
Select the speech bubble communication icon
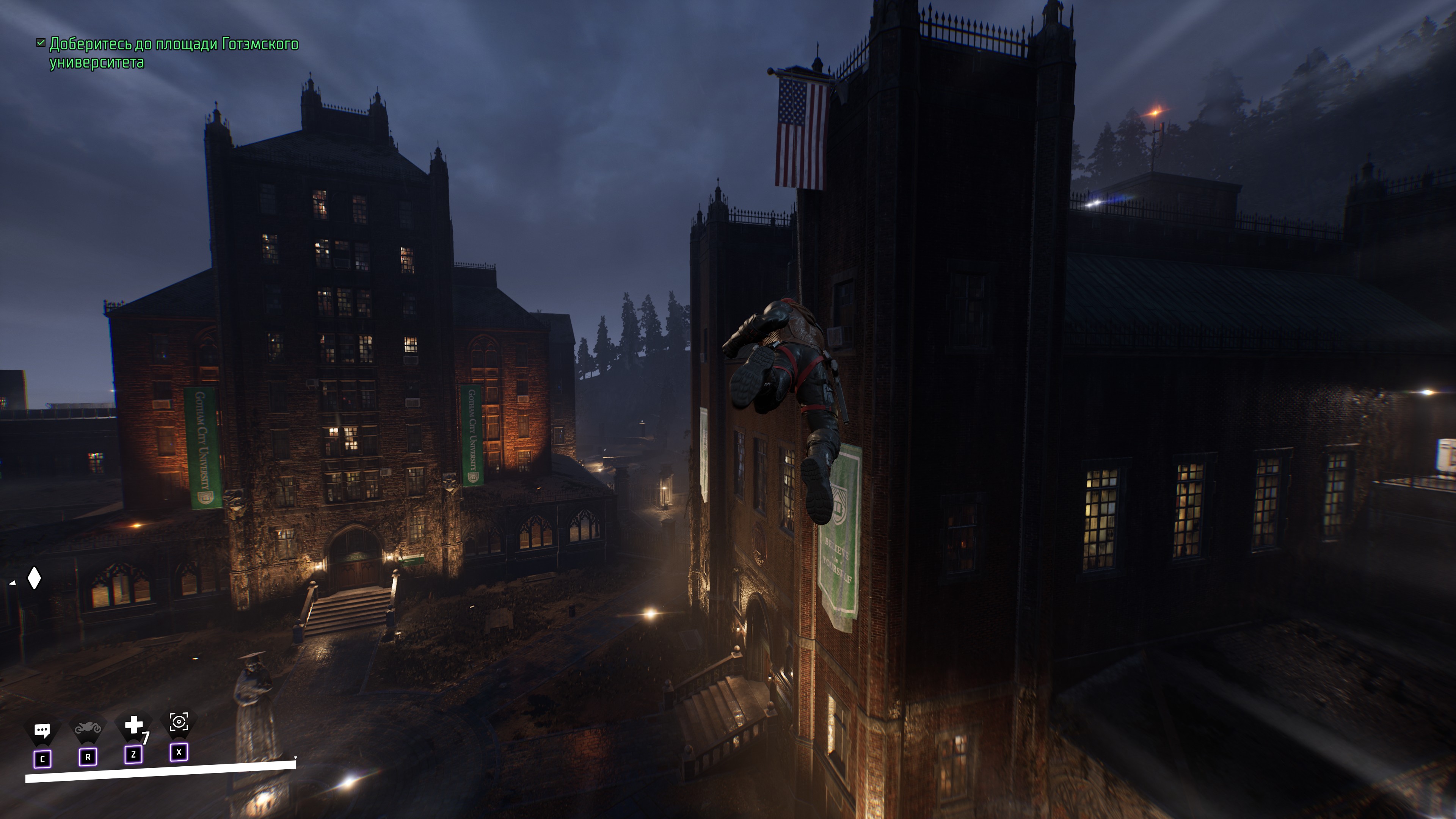tap(42, 730)
